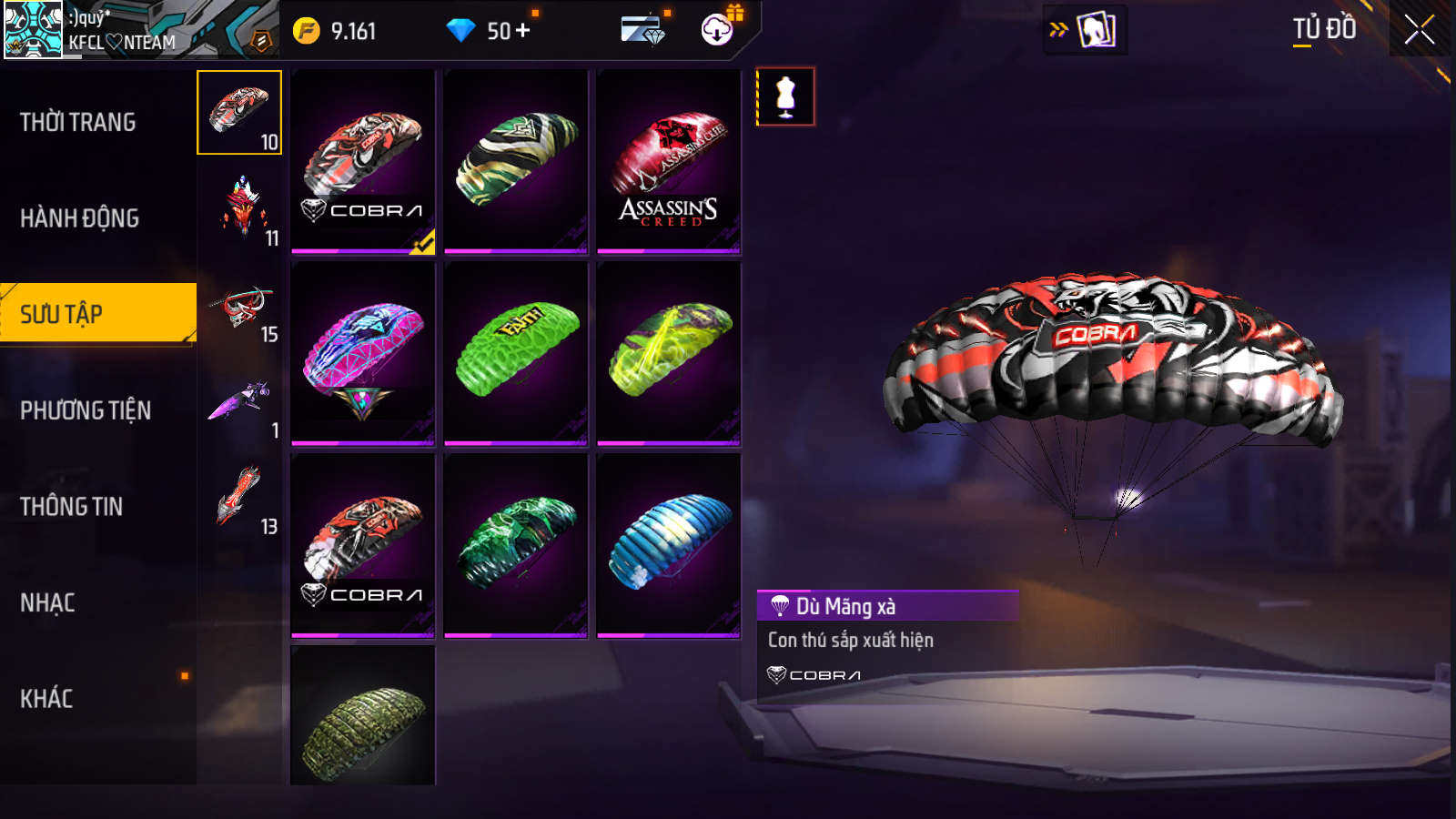This screenshot has height=819, width=1456.
Task: Select the Assassin's Creed parachute
Action: click(669, 162)
